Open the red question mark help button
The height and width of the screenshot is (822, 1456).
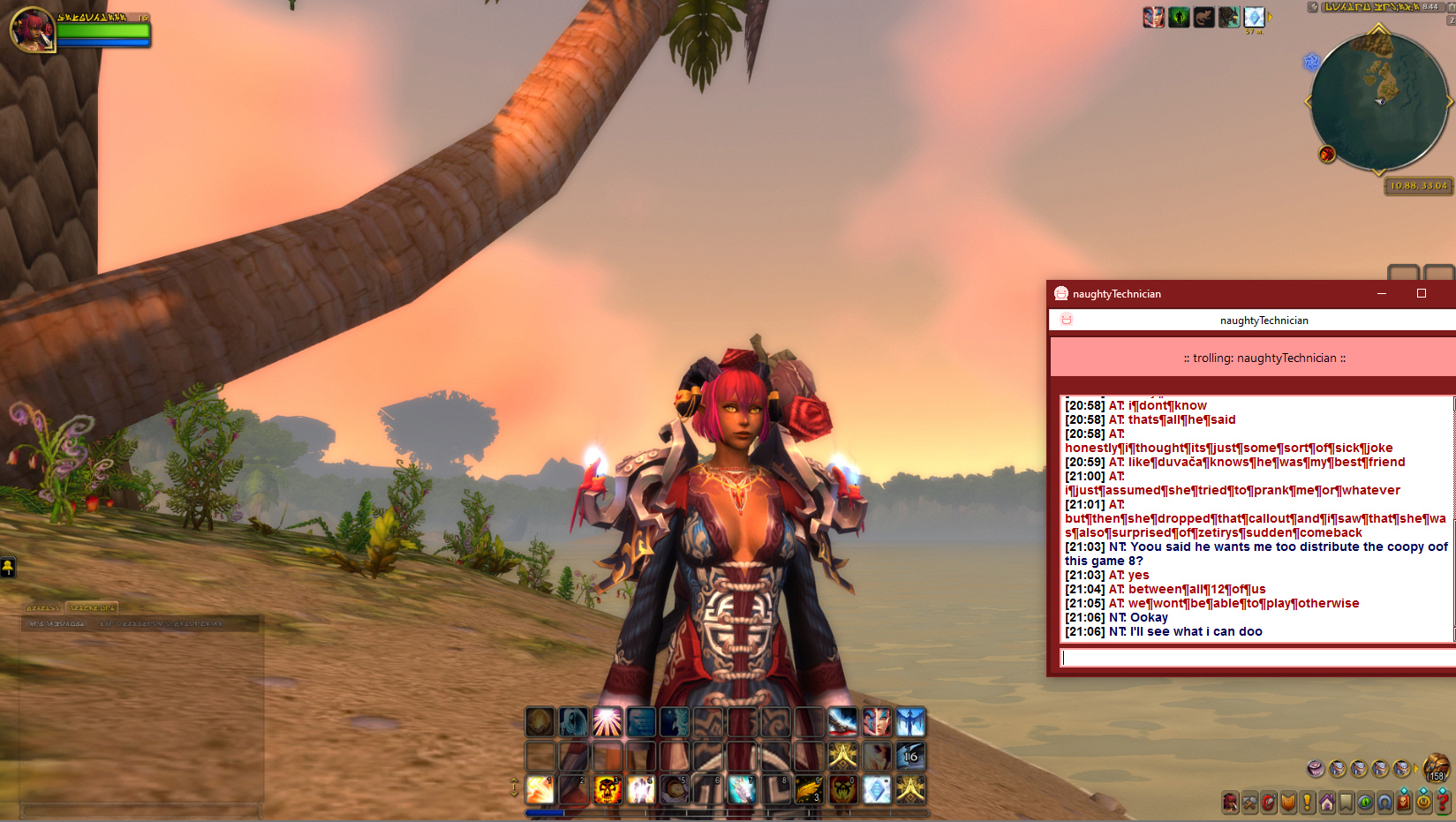(1443, 803)
